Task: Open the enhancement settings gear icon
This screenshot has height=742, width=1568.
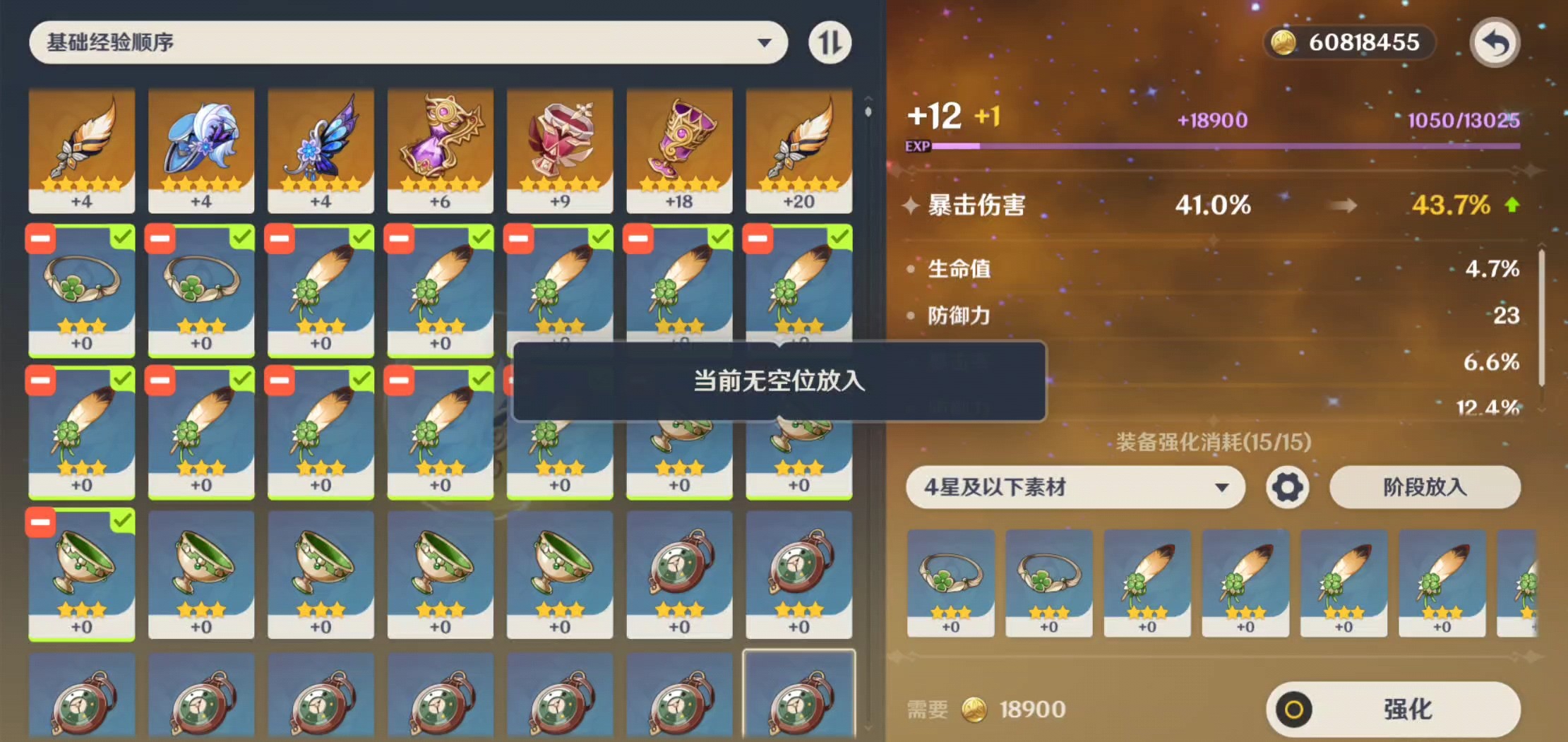Action: pyautogui.click(x=1286, y=487)
